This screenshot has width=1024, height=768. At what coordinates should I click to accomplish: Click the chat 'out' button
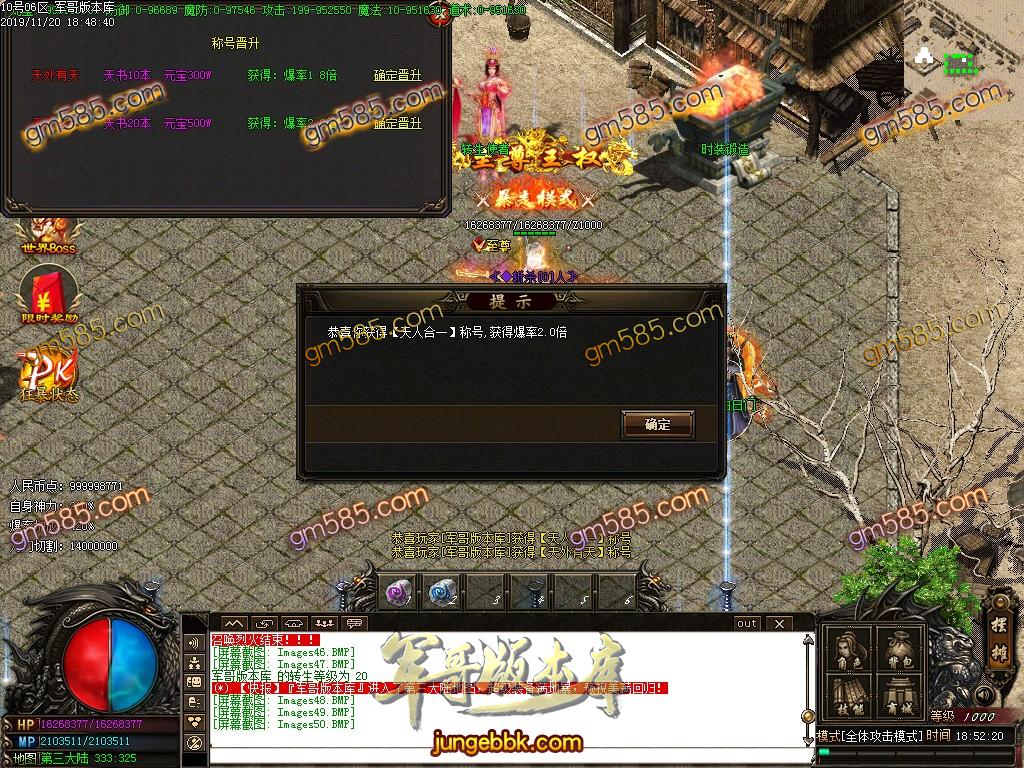click(747, 624)
